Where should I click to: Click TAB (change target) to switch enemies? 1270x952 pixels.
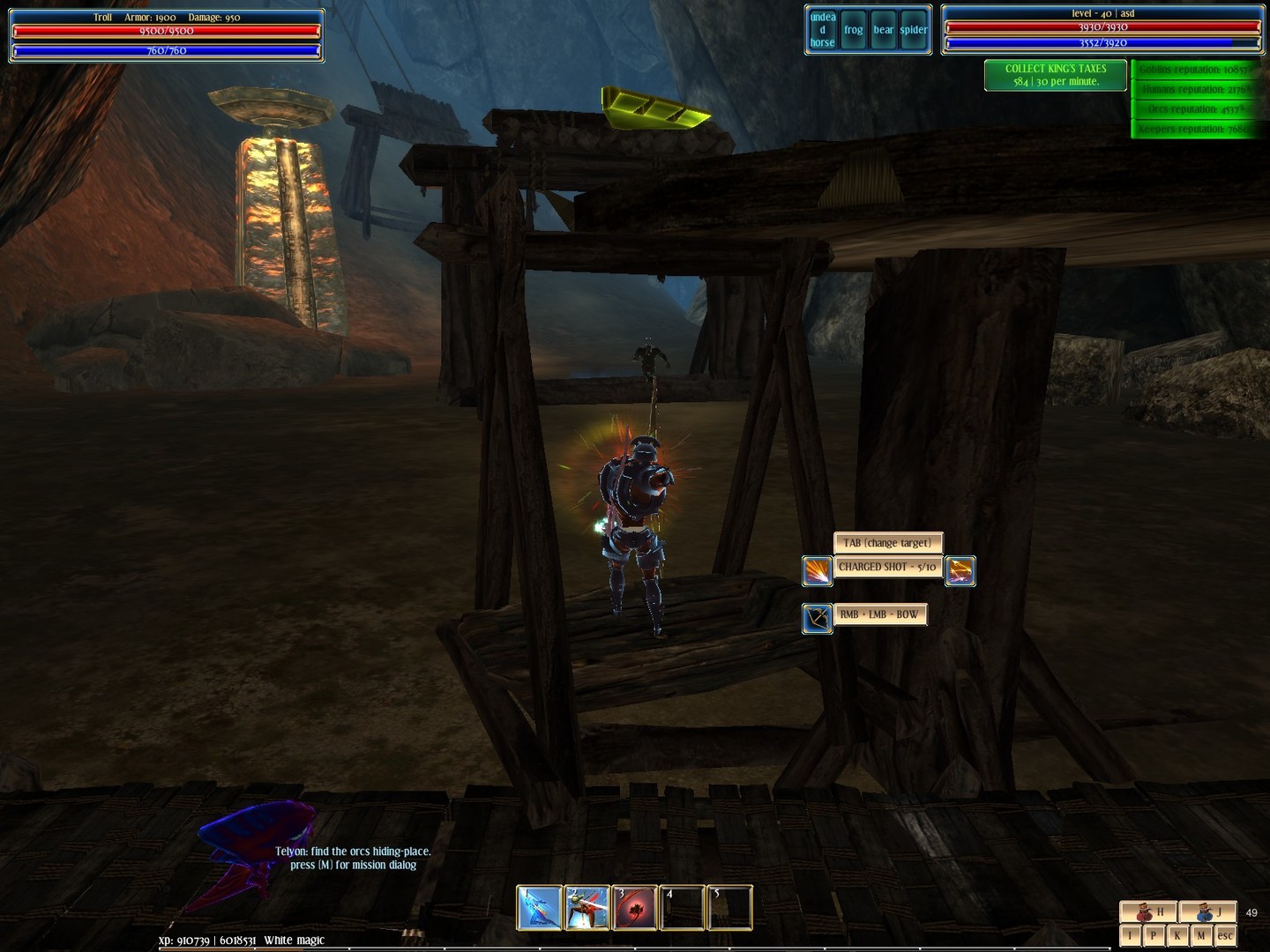[888, 543]
